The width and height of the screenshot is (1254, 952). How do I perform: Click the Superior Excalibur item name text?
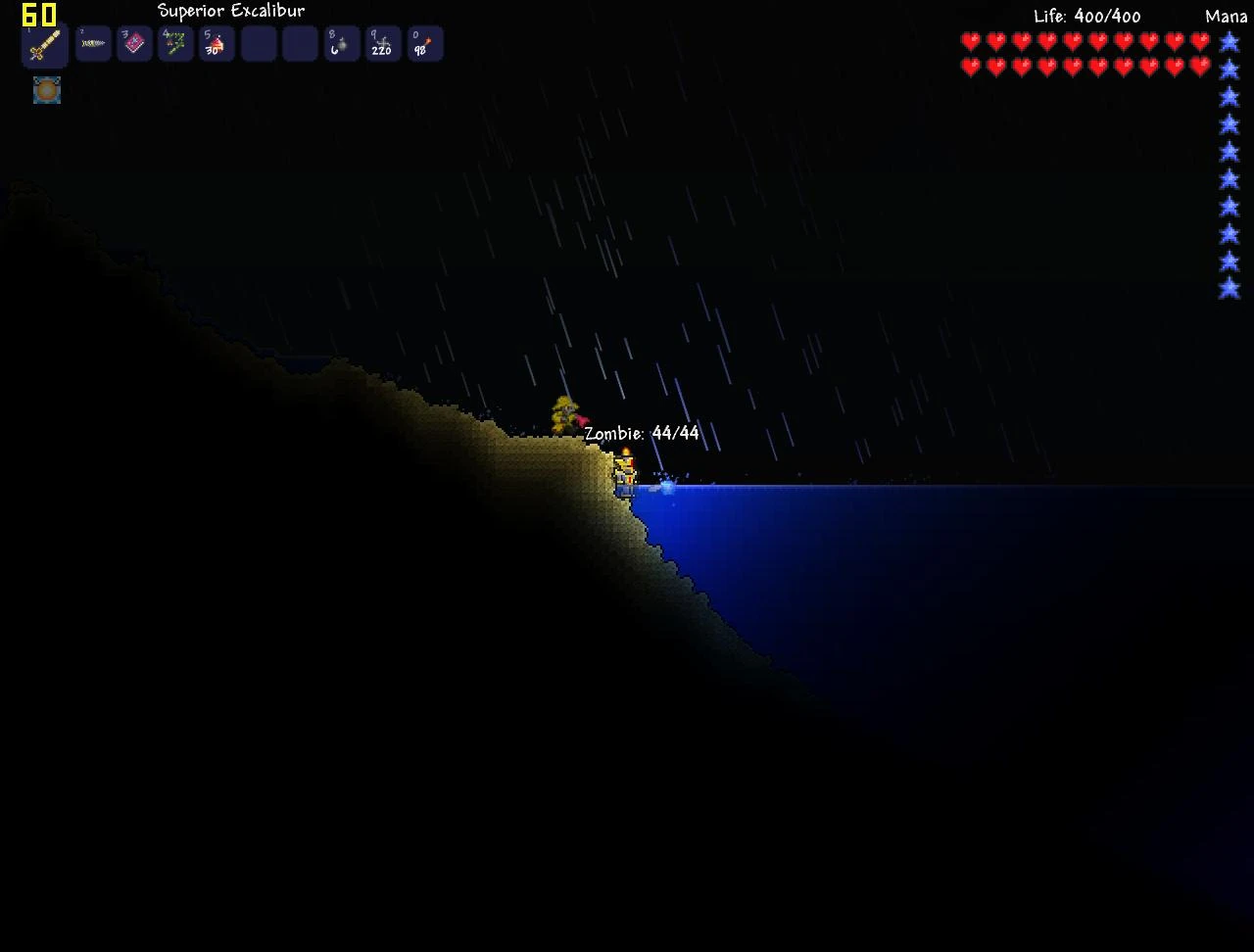click(x=229, y=11)
